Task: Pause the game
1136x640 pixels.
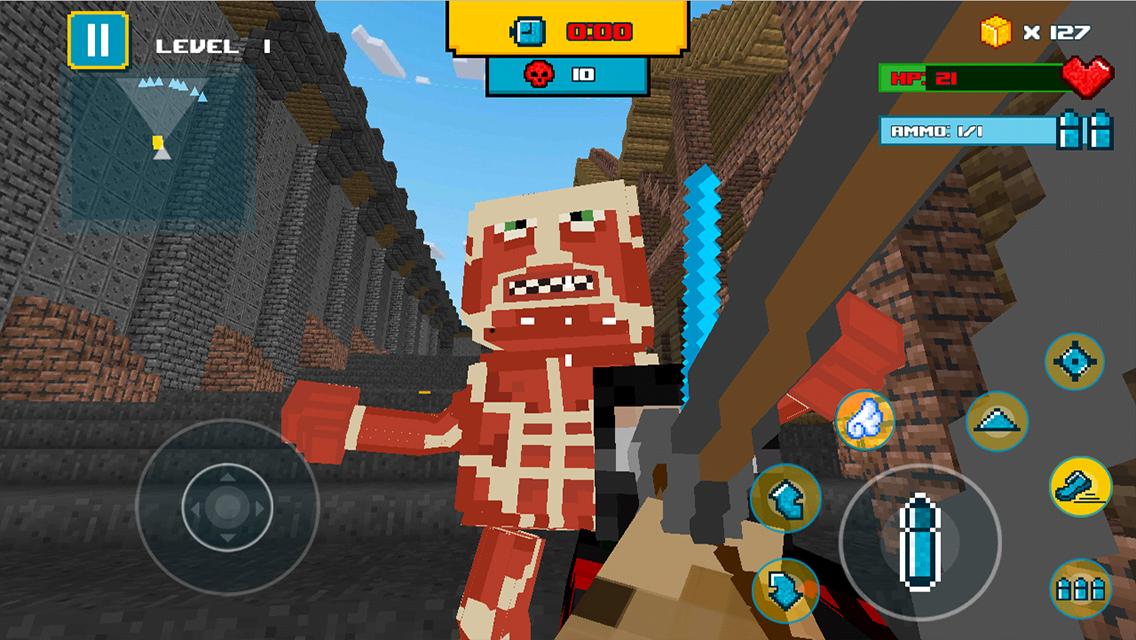Action: [x=97, y=40]
